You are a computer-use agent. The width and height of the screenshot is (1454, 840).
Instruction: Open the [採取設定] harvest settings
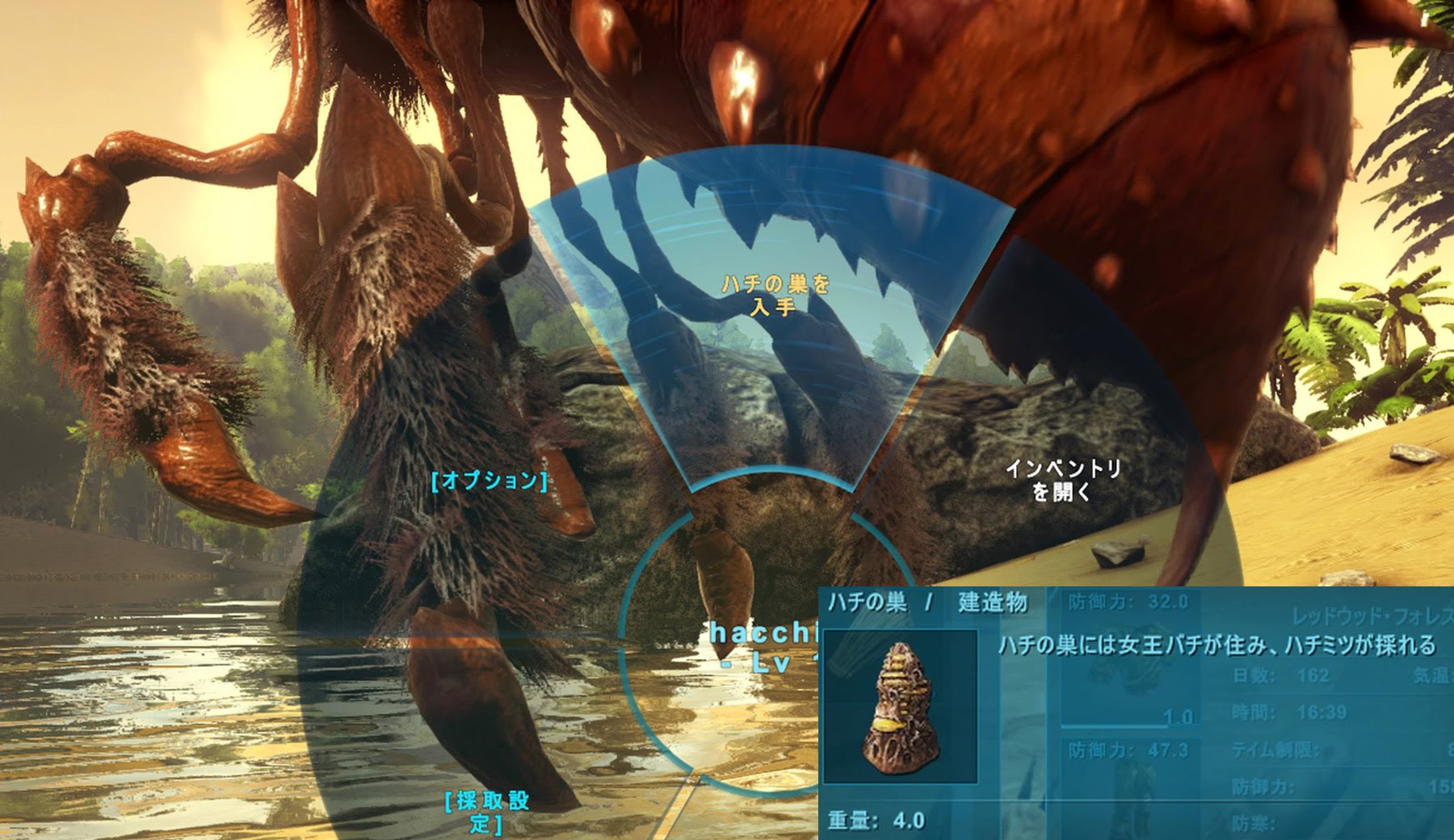487,811
